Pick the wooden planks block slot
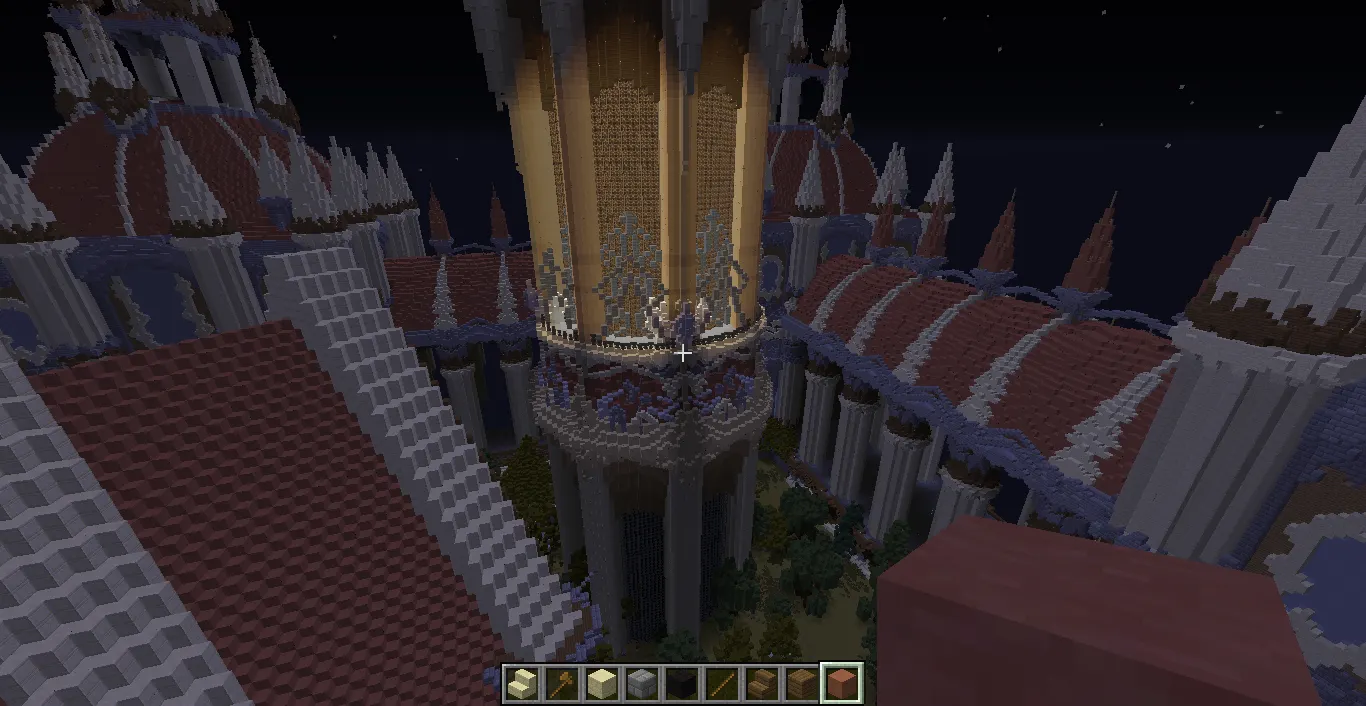This screenshot has height=706, width=1366. pyautogui.click(x=802, y=685)
